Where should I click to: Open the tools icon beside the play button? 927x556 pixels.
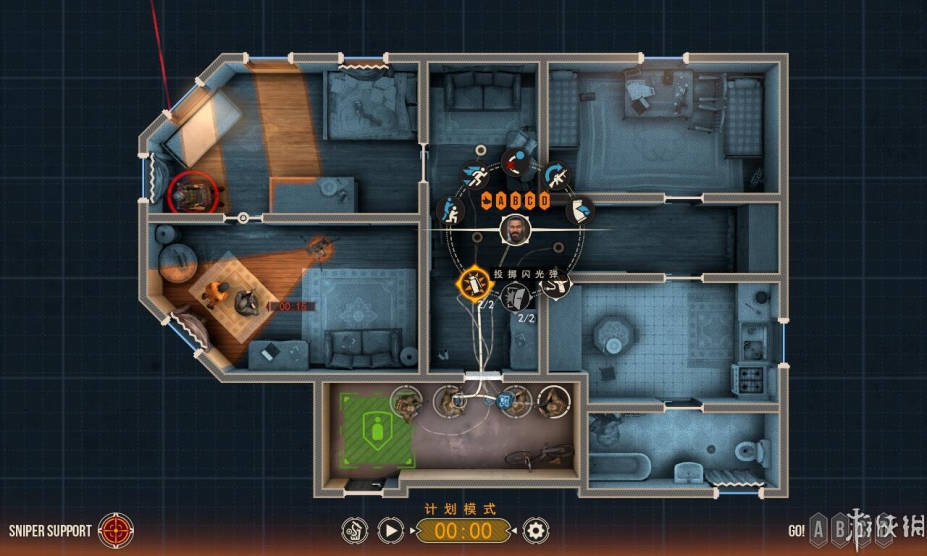click(355, 531)
